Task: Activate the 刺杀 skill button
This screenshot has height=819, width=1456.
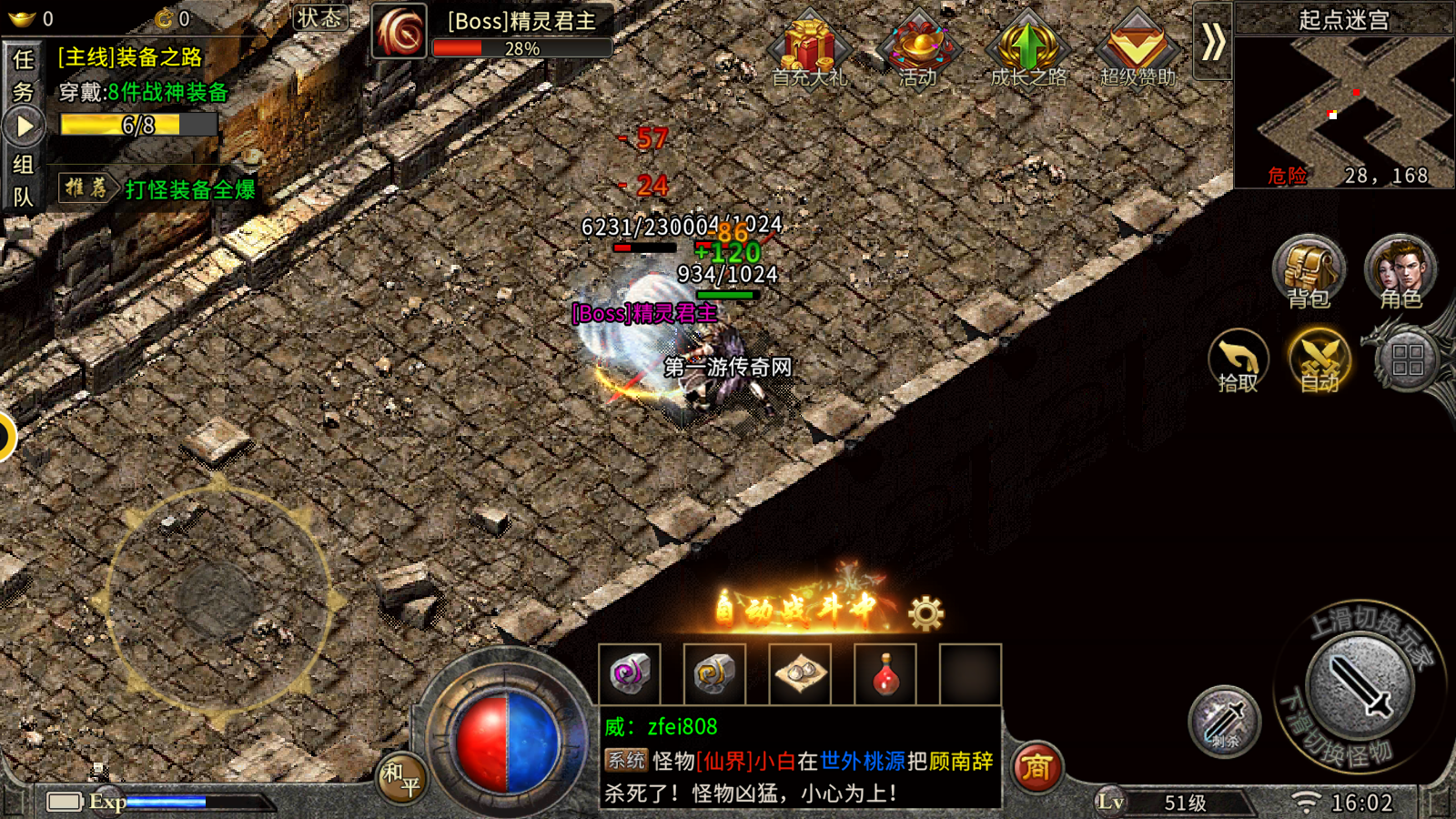Action: [1225, 723]
